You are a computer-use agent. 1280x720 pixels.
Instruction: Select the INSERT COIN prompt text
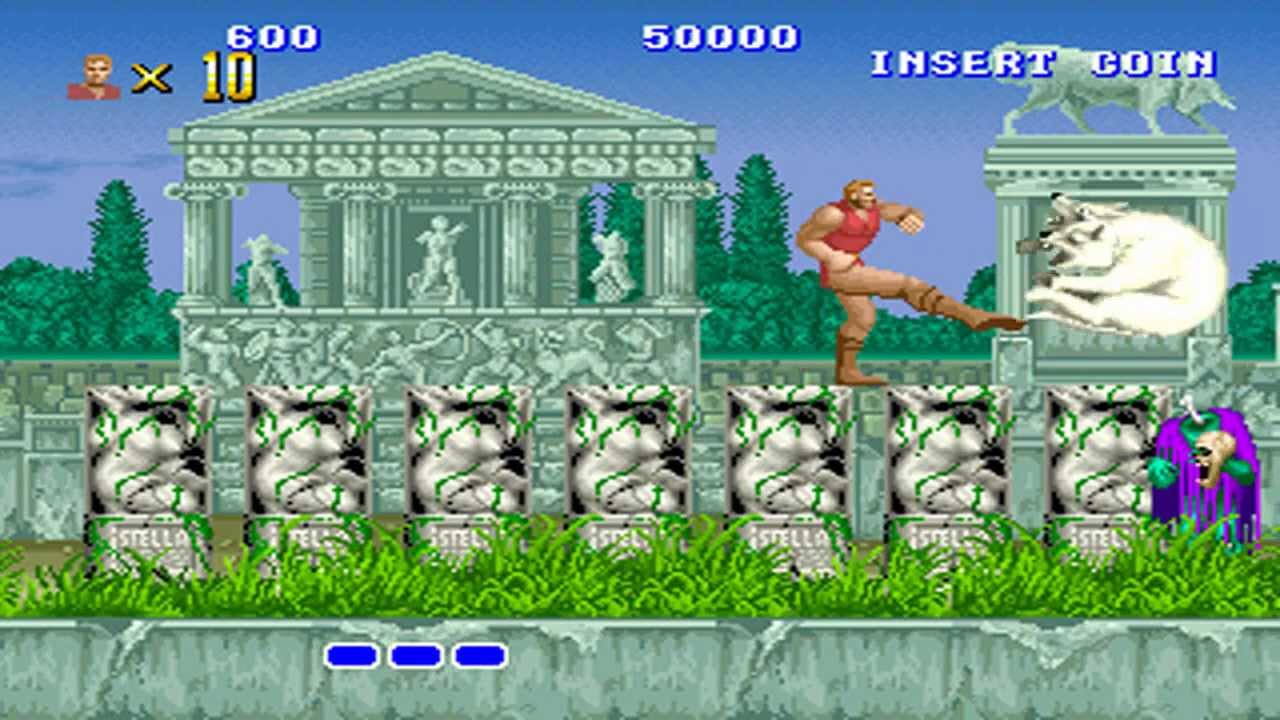click(x=1042, y=64)
